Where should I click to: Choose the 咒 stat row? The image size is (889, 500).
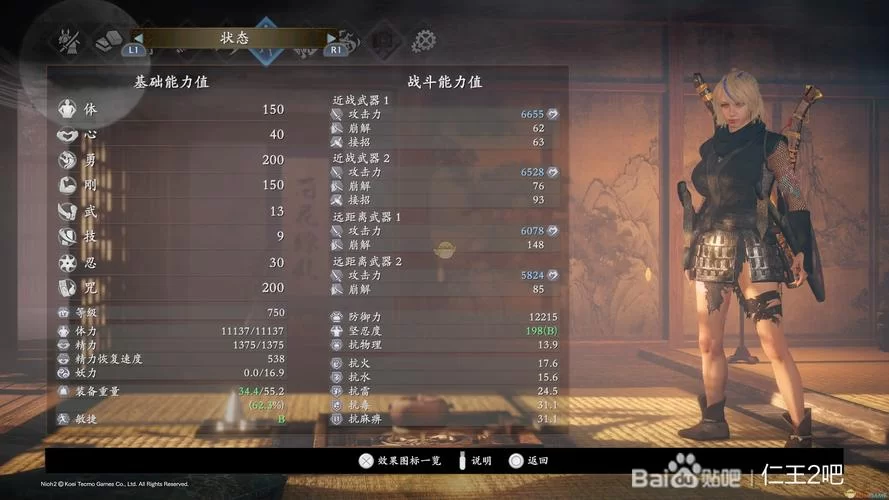click(x=172, y=287)
